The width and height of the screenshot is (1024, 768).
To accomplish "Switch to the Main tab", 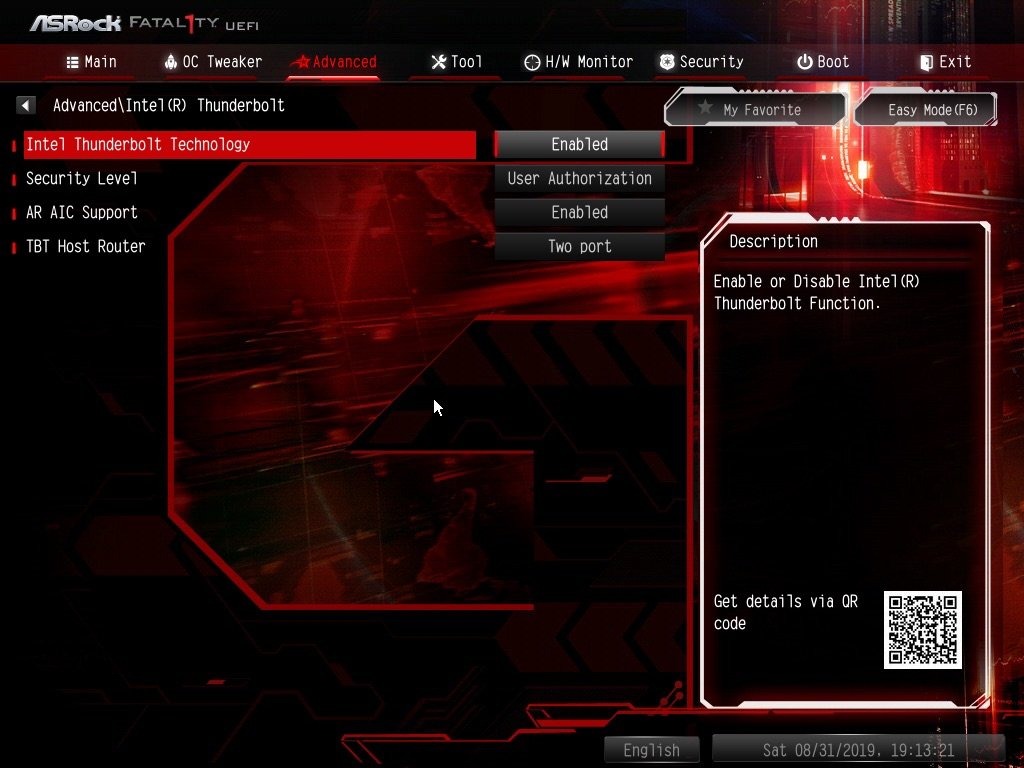I will [x=91, y=62].
